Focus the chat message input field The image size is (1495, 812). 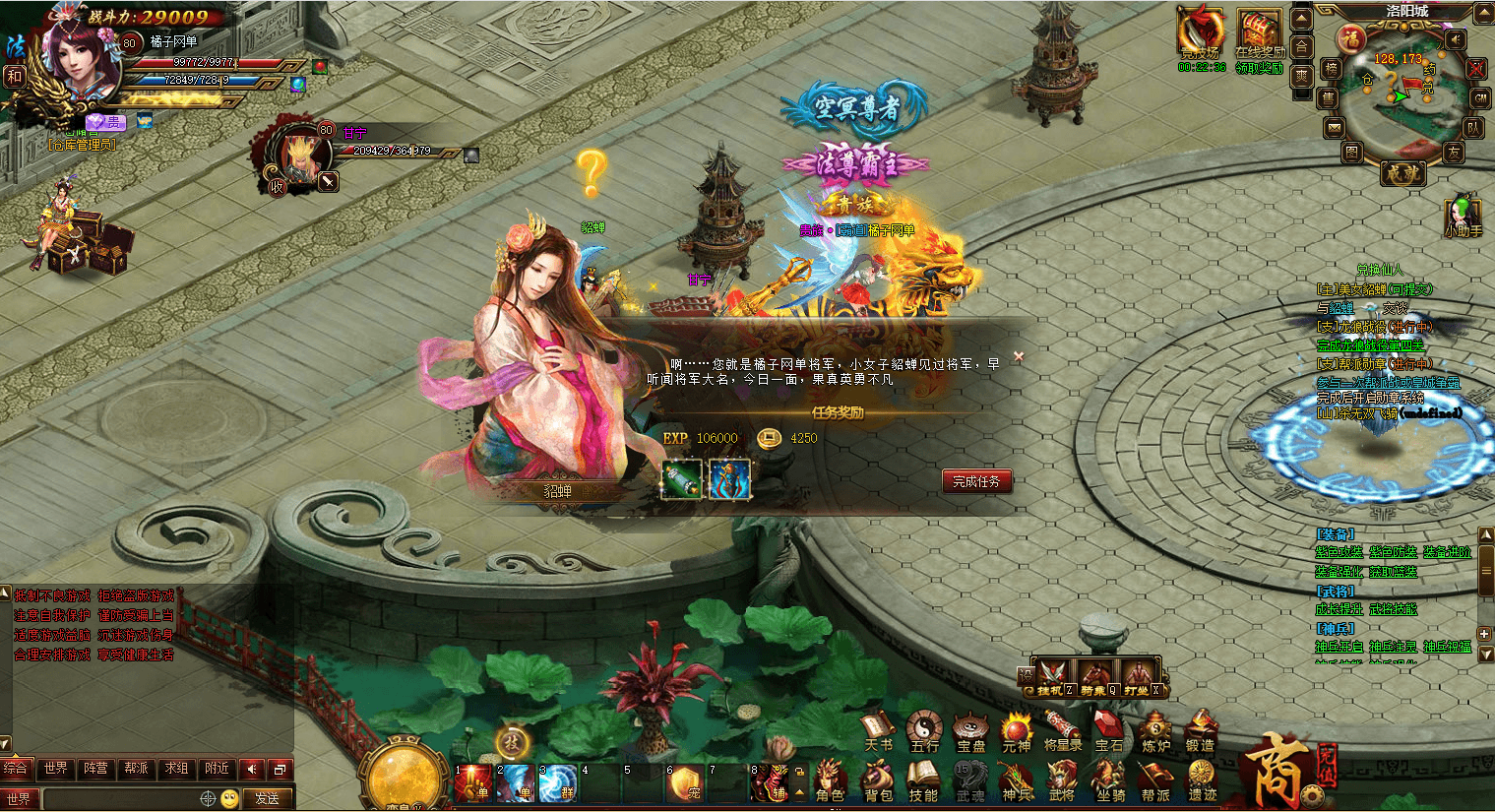pyautogui.click(x=120, y=798)
